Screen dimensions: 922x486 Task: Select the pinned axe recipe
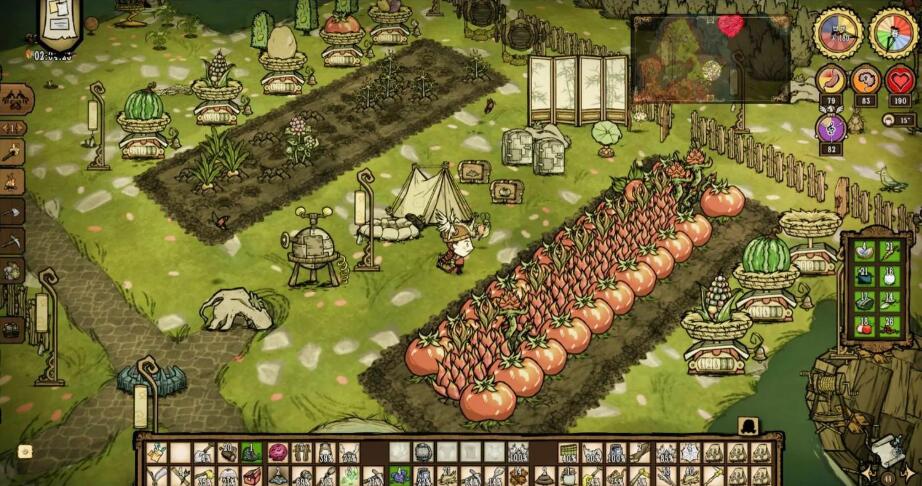pos(12,211)
